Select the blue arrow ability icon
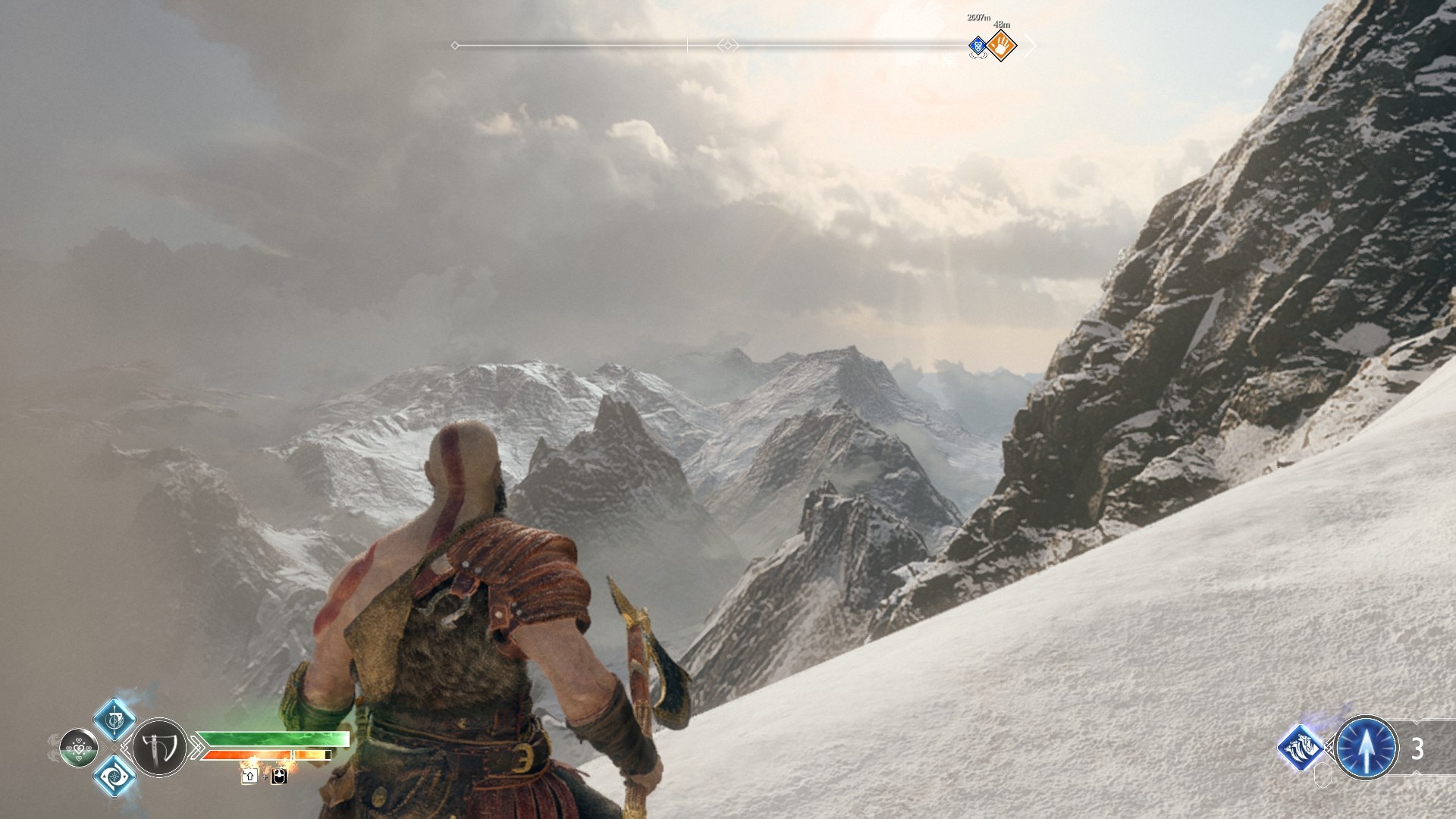Viewport: 1456px width, 819px height. click(1366, 748)
